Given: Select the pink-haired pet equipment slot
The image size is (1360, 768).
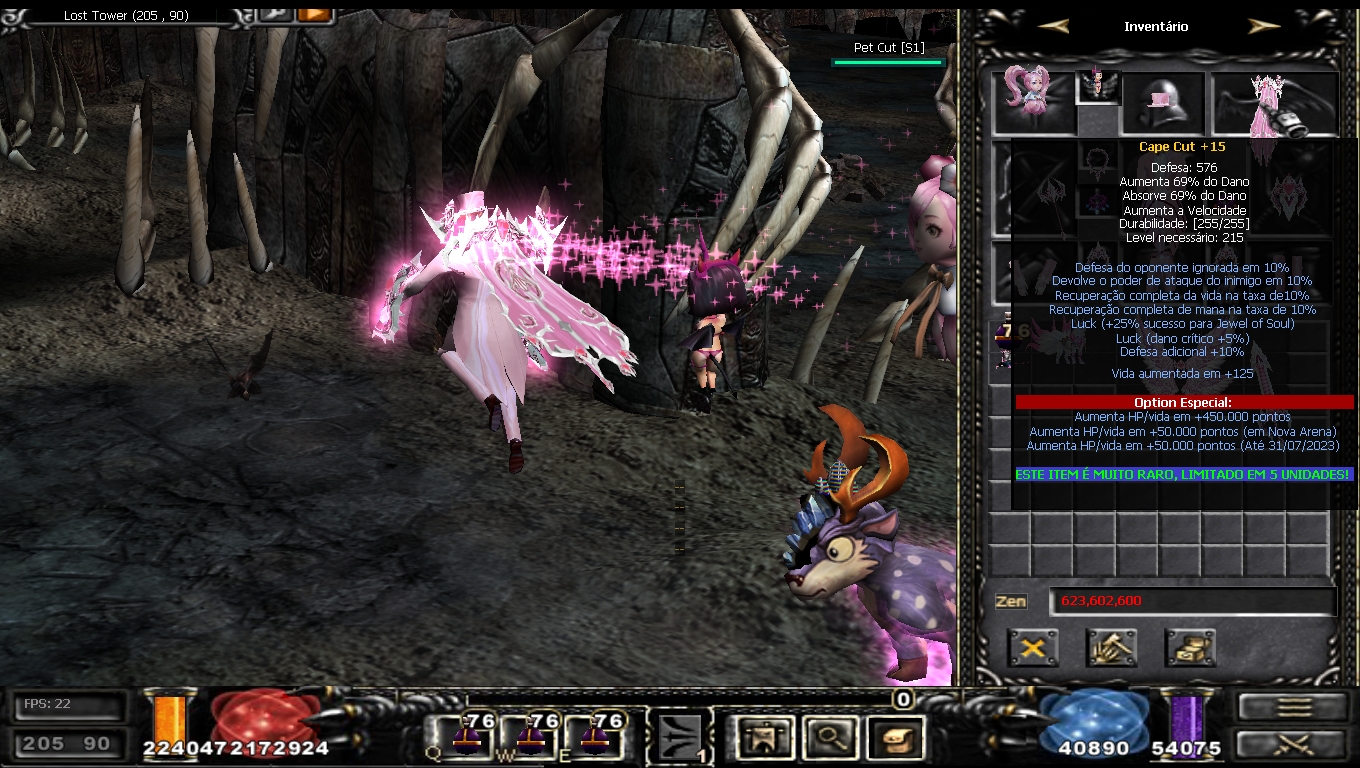Looking at the screenshot, I should point(1032,100).
